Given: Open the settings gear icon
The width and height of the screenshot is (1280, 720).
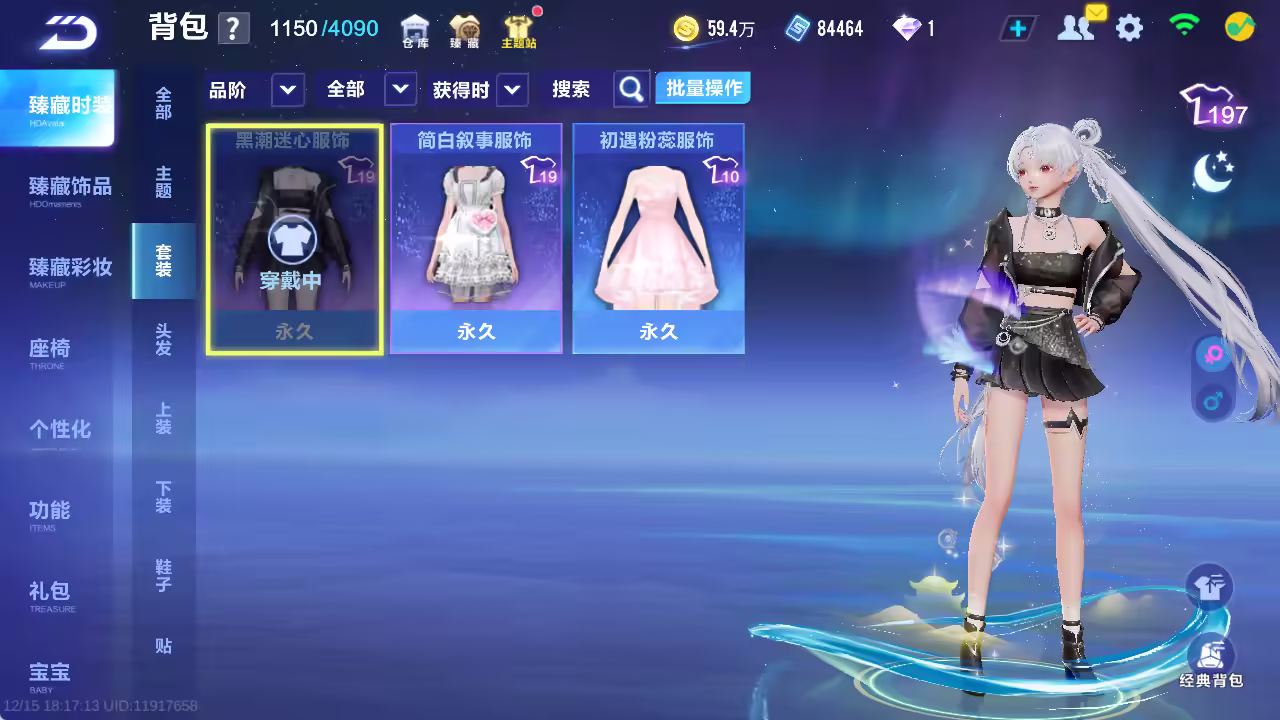Looking at the screenshot, I should coord(1129,28).
